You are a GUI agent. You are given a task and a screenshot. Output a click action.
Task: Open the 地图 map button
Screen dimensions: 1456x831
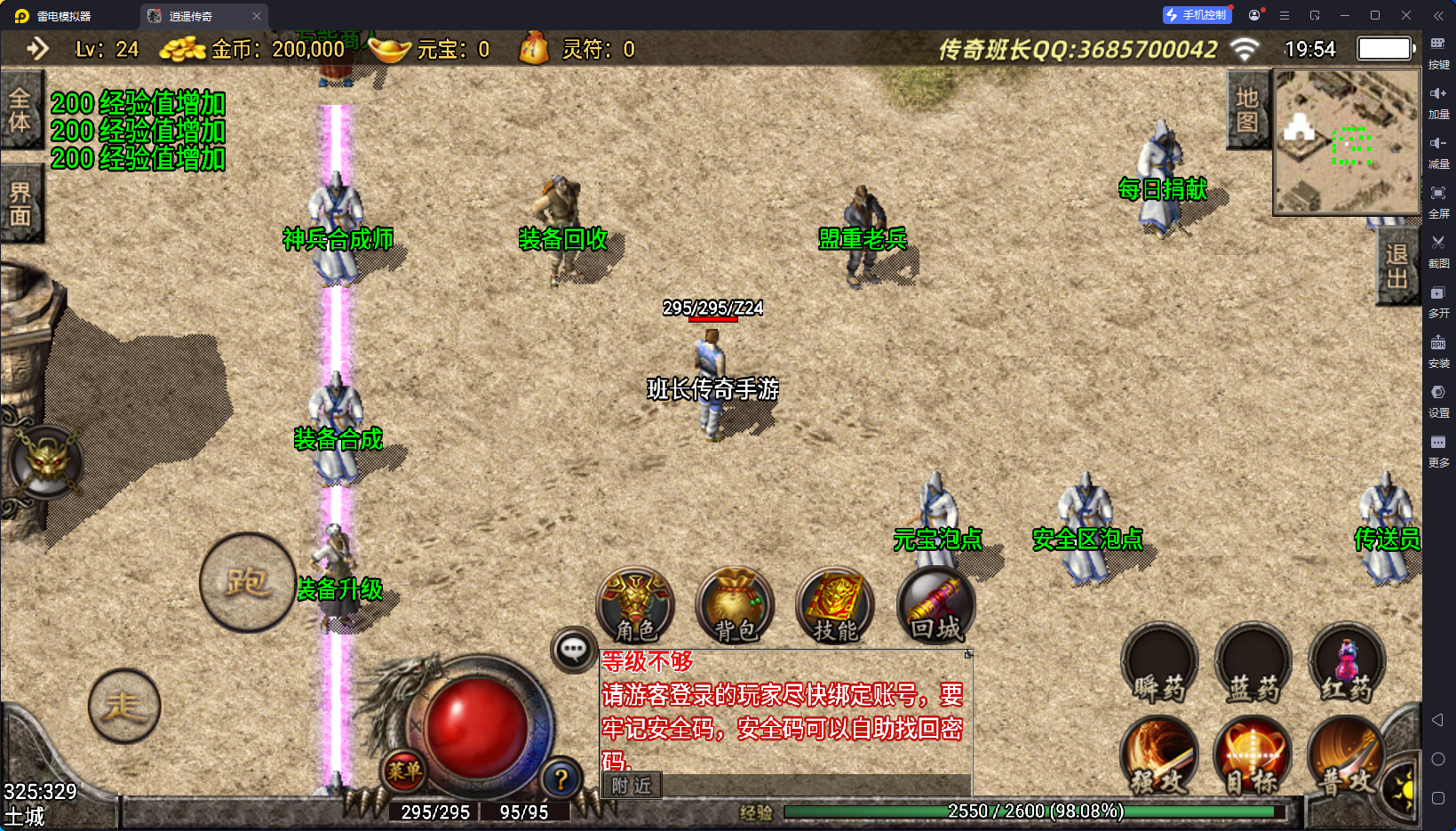click(x=1247, y=110)
